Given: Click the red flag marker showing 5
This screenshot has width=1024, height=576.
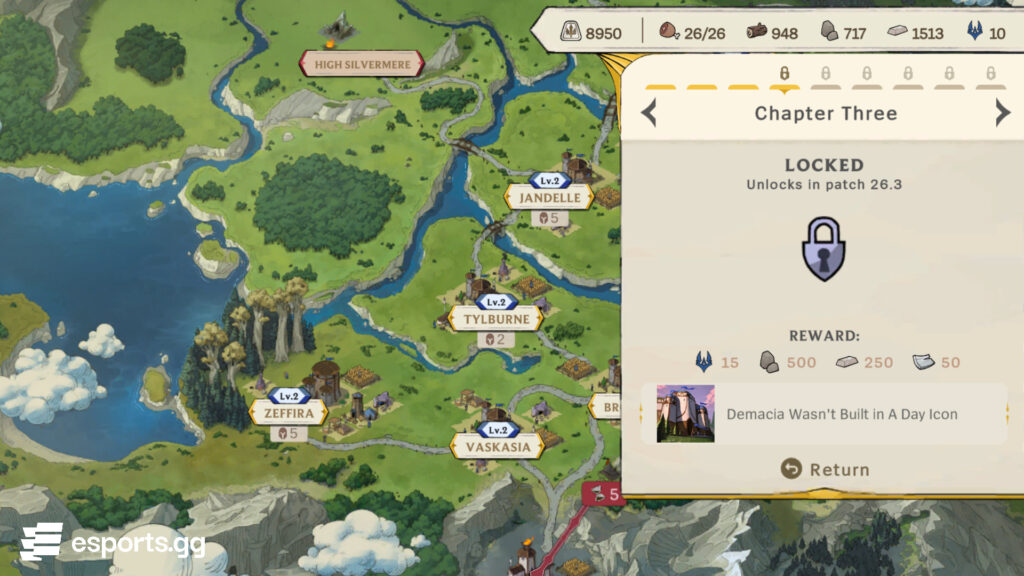Looking at the screenshot, I should pos(603,493).
